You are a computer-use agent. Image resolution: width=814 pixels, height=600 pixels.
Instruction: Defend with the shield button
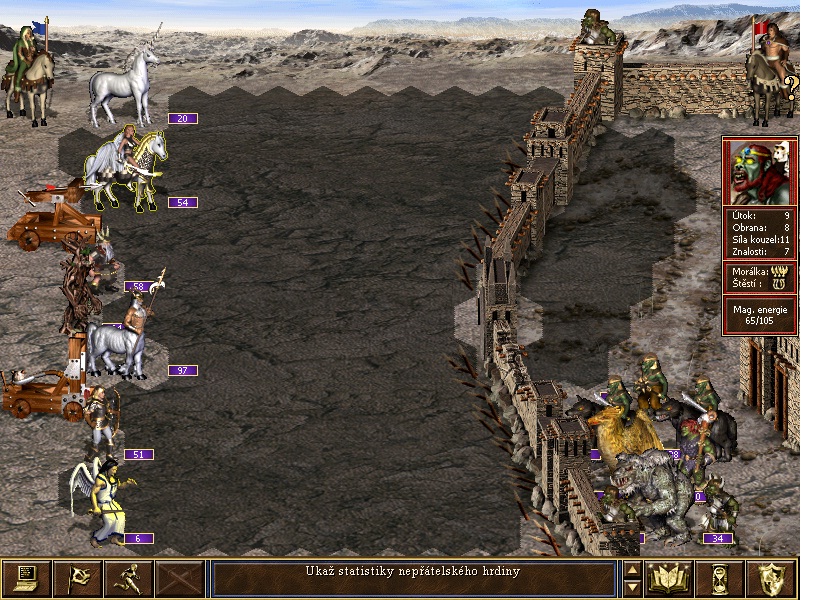click(772, 578)
